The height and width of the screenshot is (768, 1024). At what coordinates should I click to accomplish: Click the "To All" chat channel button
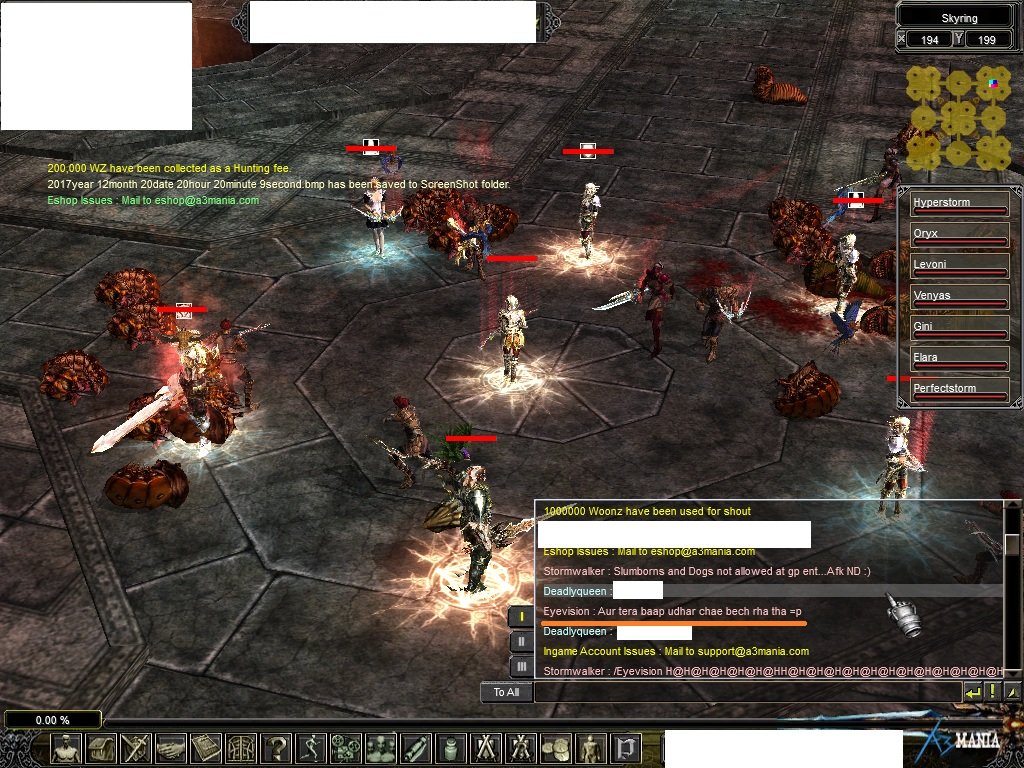click(x=506, y=692)
